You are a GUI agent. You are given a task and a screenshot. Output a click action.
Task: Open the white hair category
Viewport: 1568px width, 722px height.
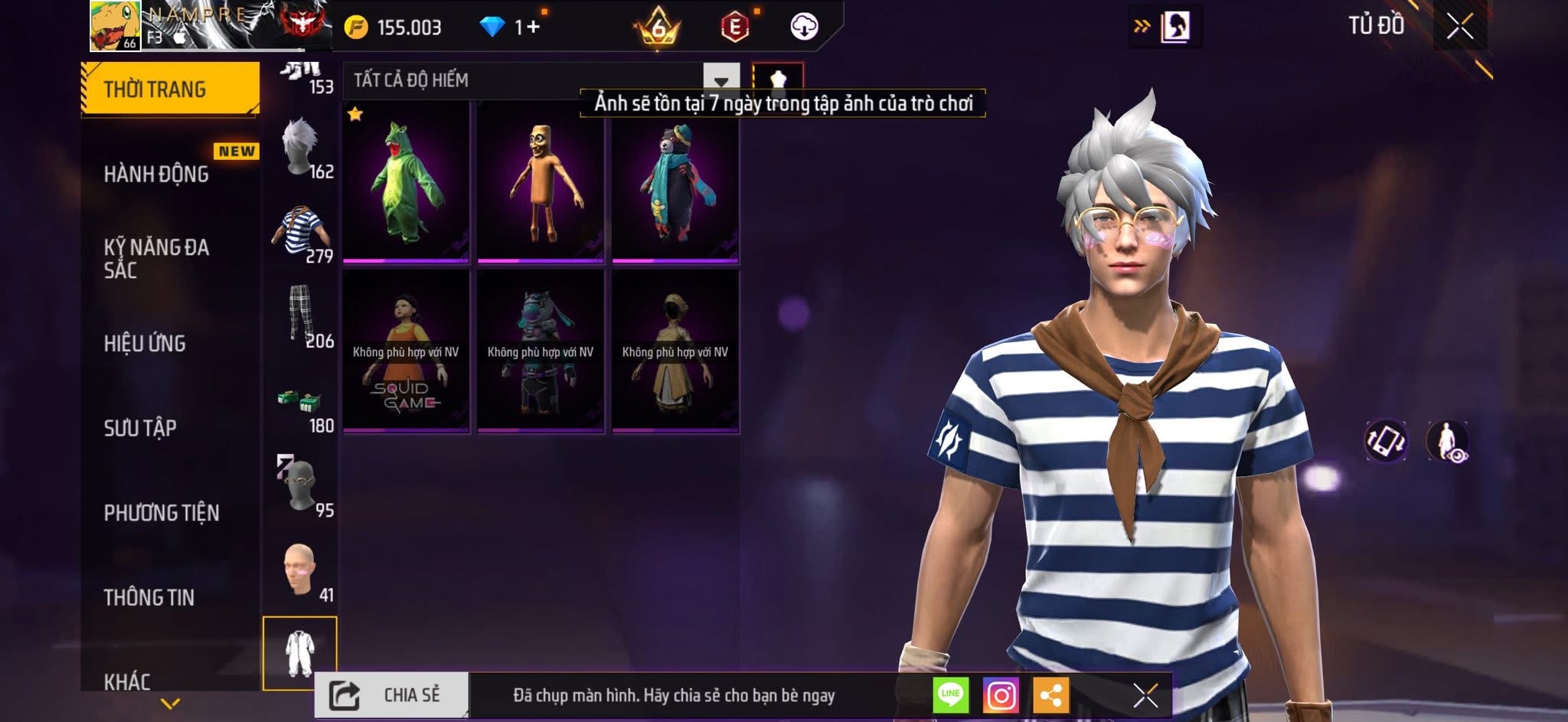tap(300, 147)
